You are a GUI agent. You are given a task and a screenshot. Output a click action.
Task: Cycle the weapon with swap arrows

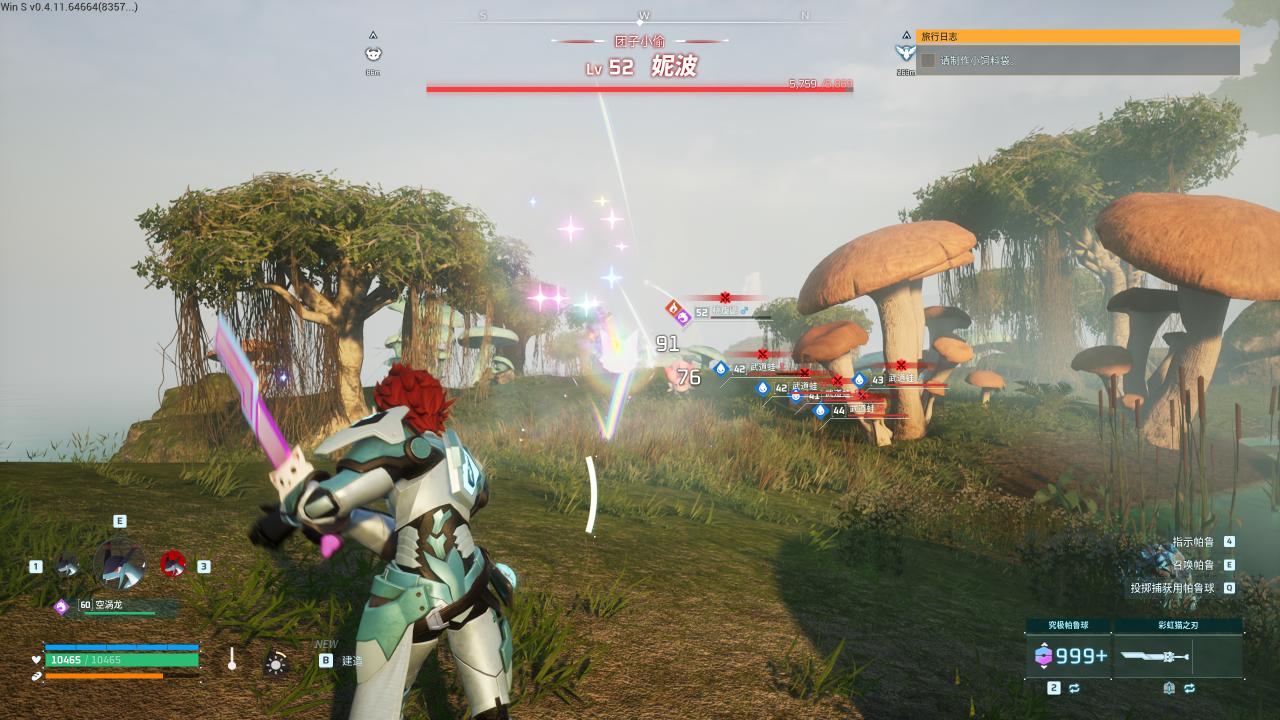pyautogui.click(x=1189, y=688)
